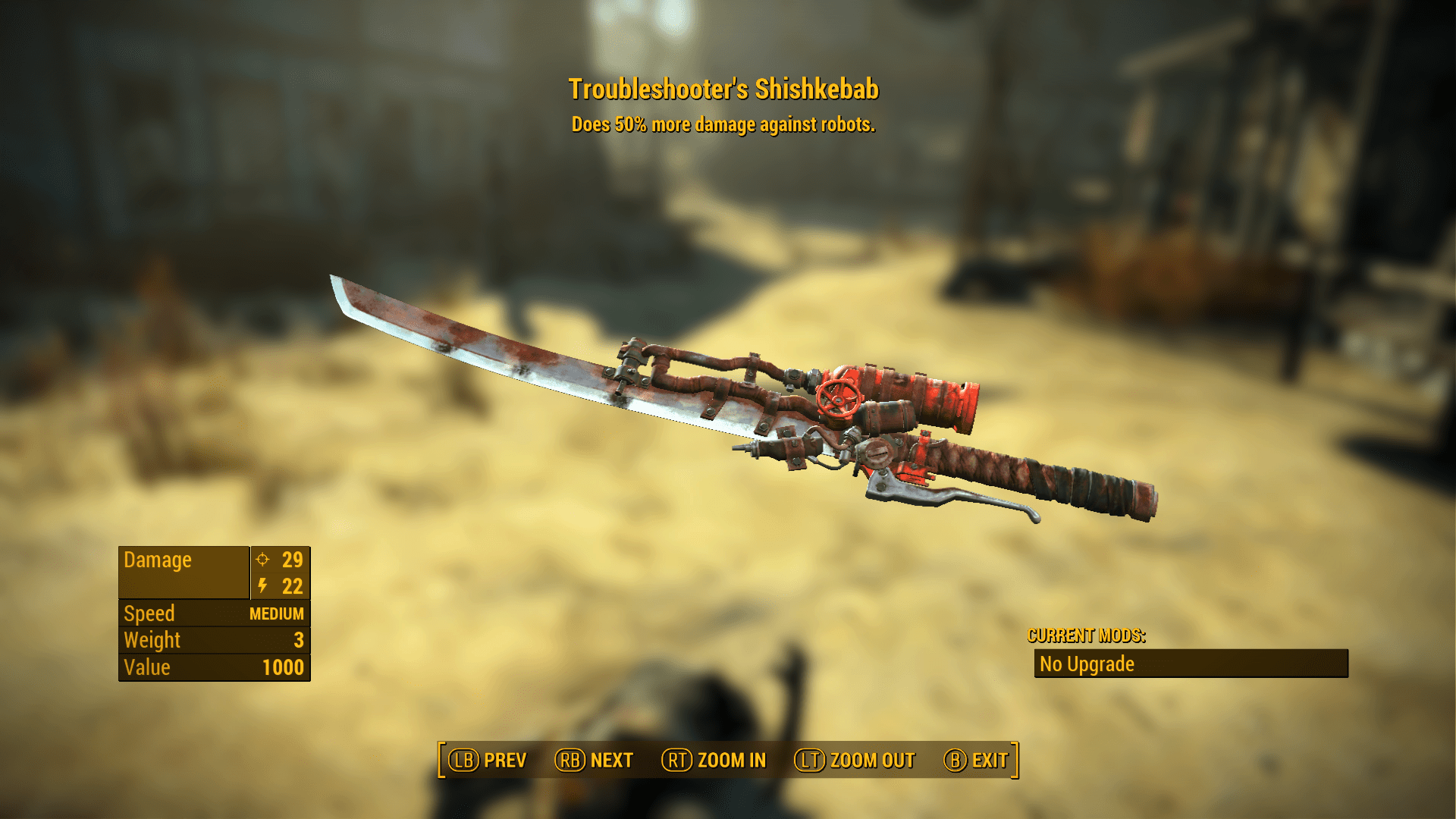Click the crosshair ballistic damage icon
This screenshot has height=819, width=1456.
tap(261, 560)
